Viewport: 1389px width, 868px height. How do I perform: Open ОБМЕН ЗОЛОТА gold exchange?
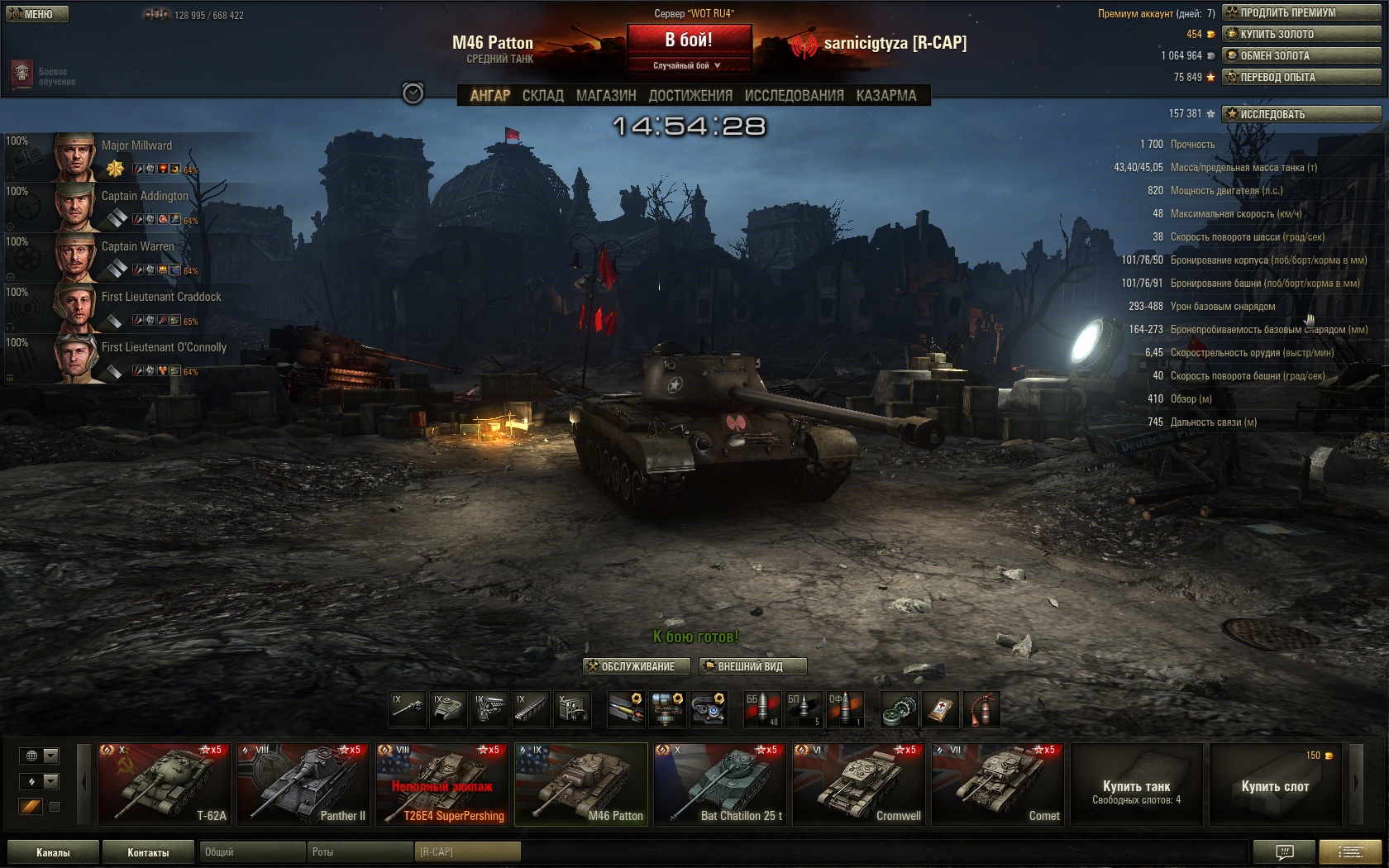1301,55
